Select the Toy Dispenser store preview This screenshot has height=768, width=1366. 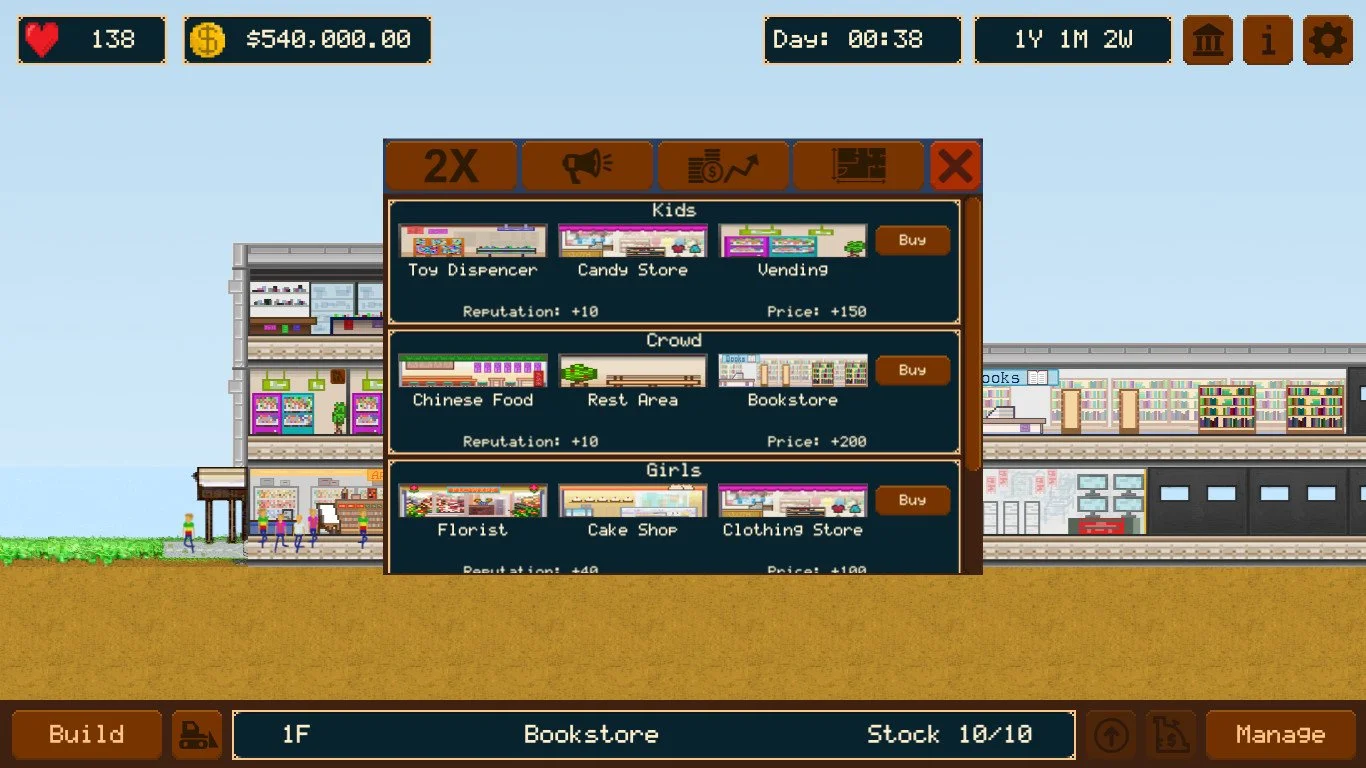click(x=472, y=240)
